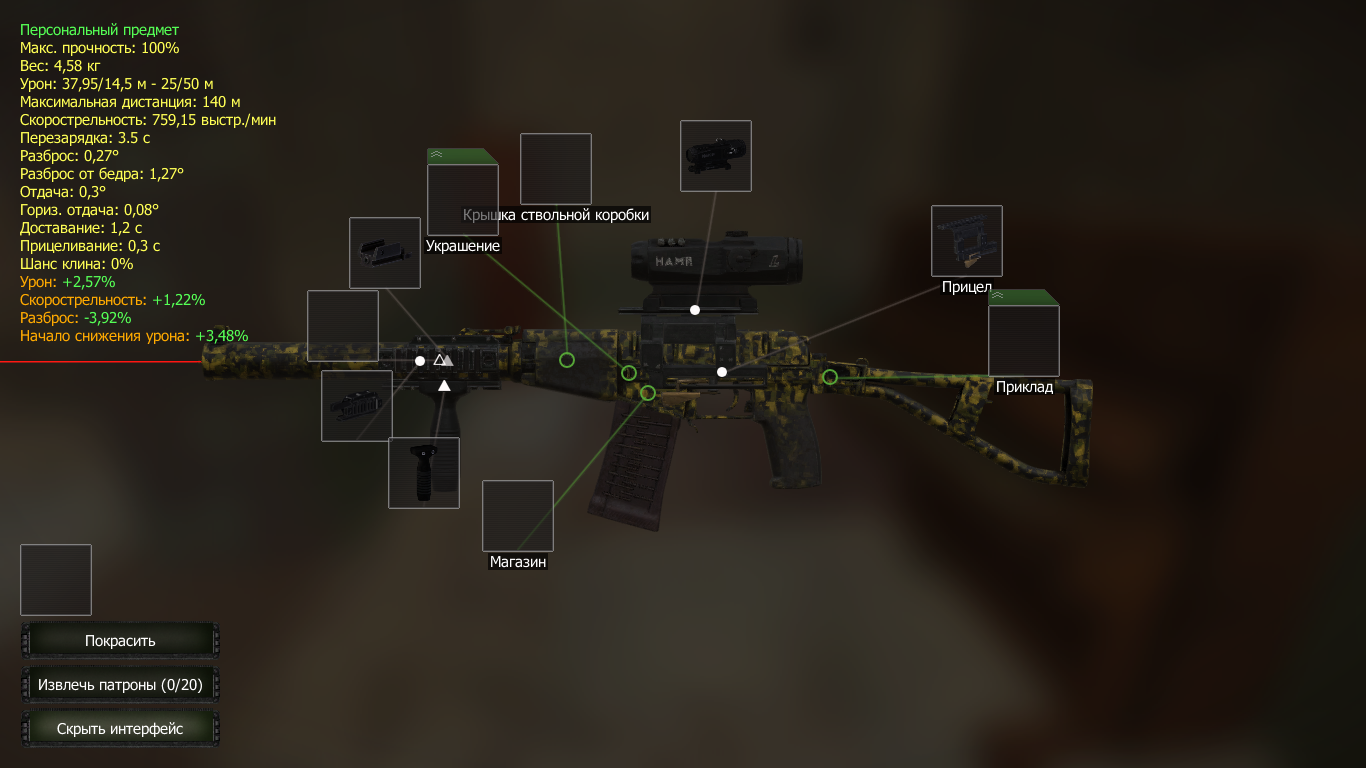Open the Приклад stock slot
The height and width of the screenshot is (768, 1366).
1023,340
